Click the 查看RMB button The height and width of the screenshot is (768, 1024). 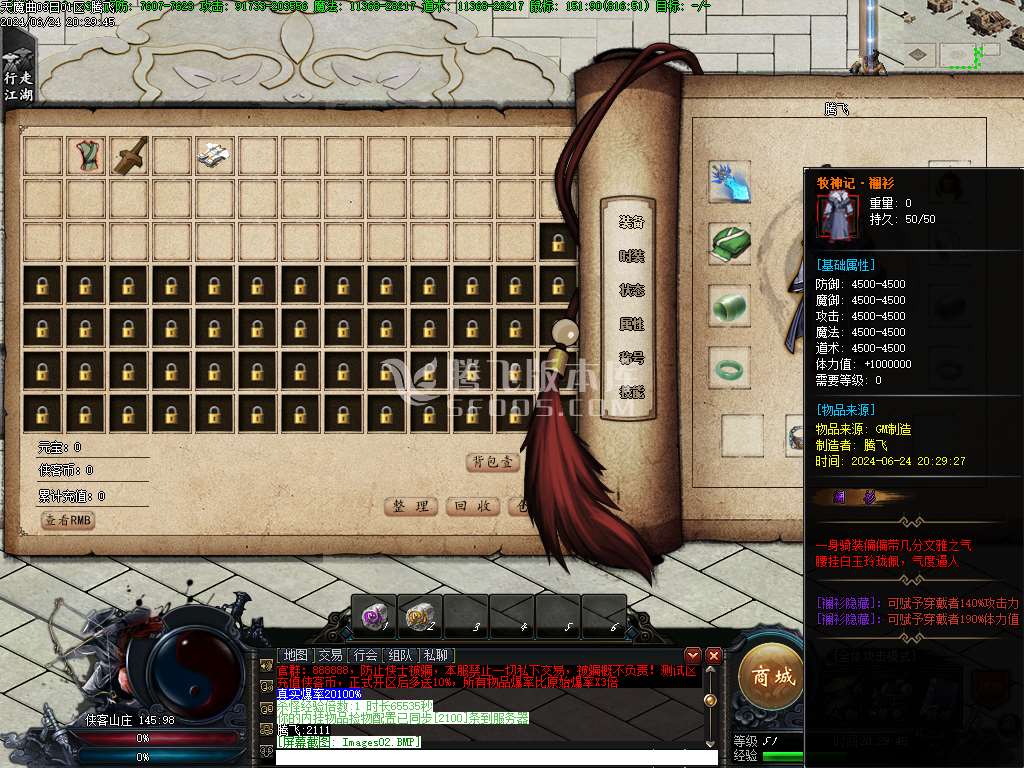coord(68,520)
